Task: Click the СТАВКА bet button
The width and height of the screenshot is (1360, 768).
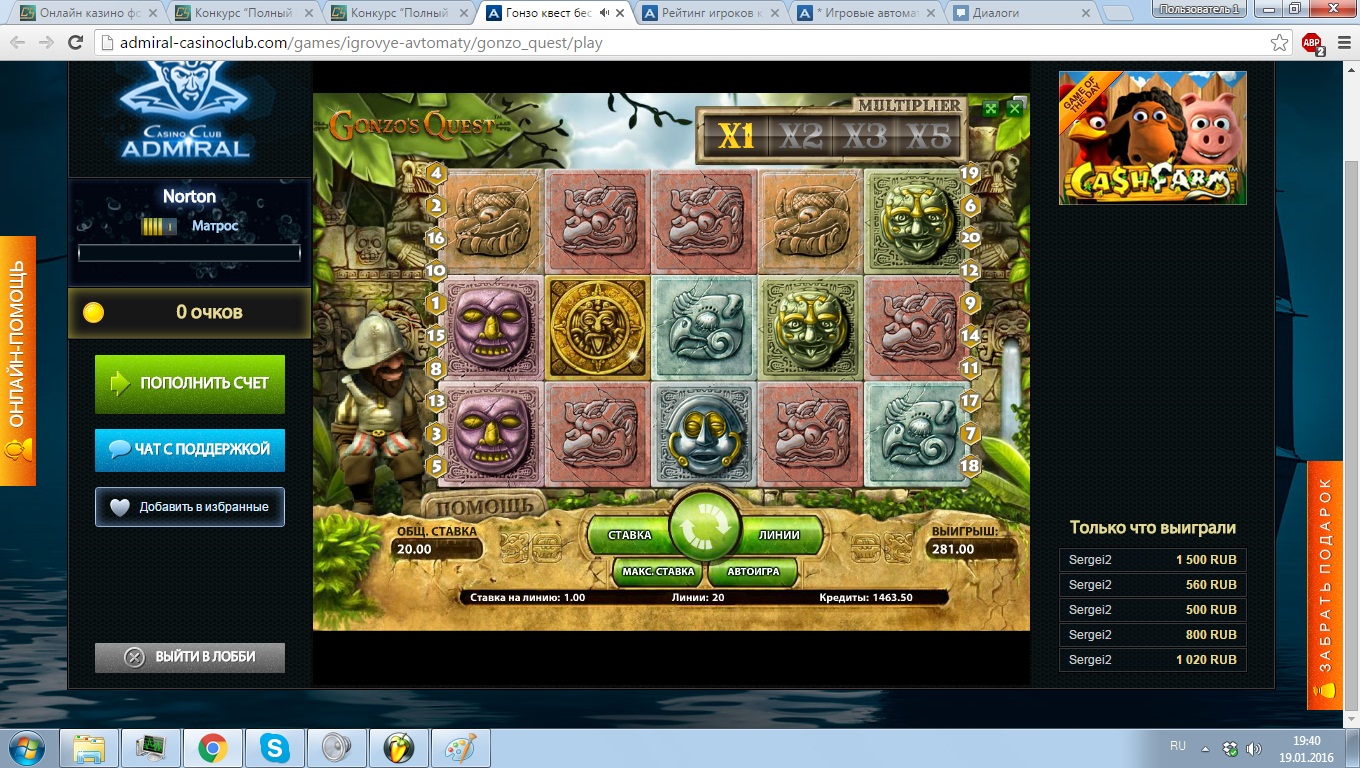Action: 629,535
